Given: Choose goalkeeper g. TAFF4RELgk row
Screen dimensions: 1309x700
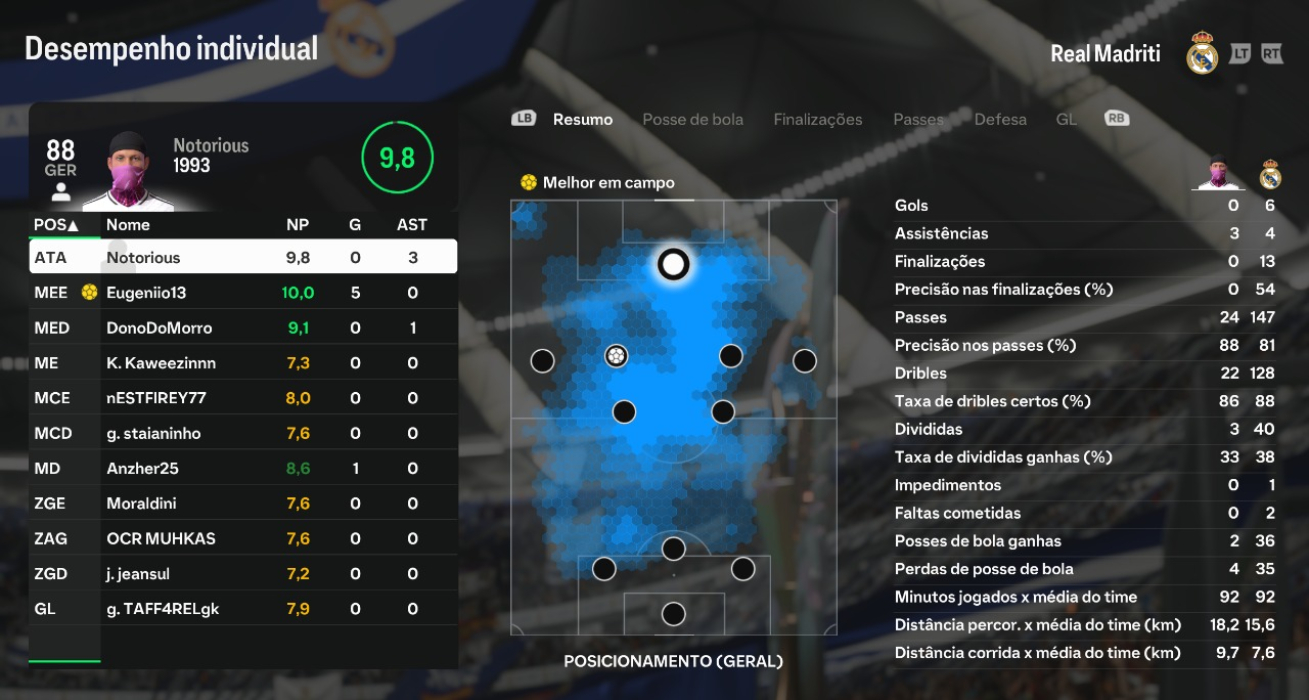Looking at the screenshot, I should pyautogui.click(x=243, y=609).
